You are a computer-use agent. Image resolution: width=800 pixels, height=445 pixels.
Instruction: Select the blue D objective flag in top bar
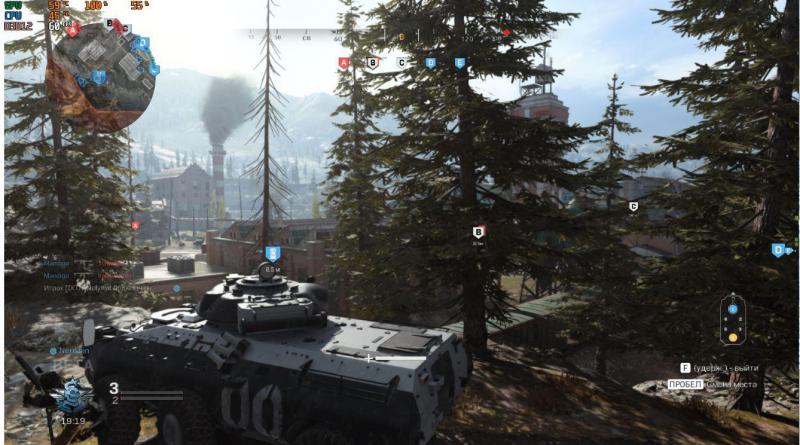pos(431,62)
